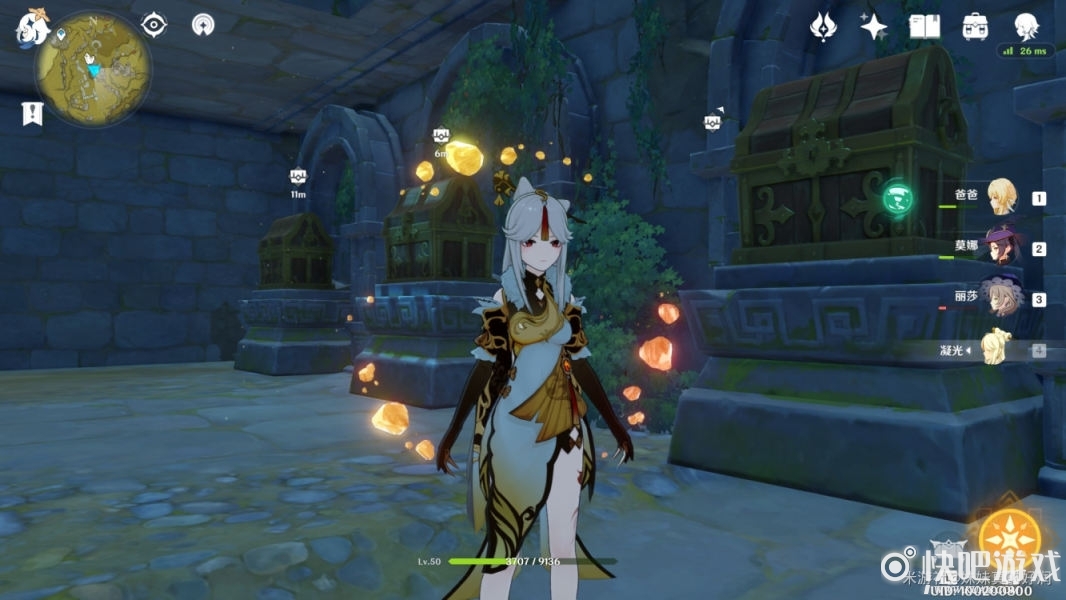Open the Adventurer Handbook book icon
Viewport: 1066px width, 600px height.
[925, 26]
